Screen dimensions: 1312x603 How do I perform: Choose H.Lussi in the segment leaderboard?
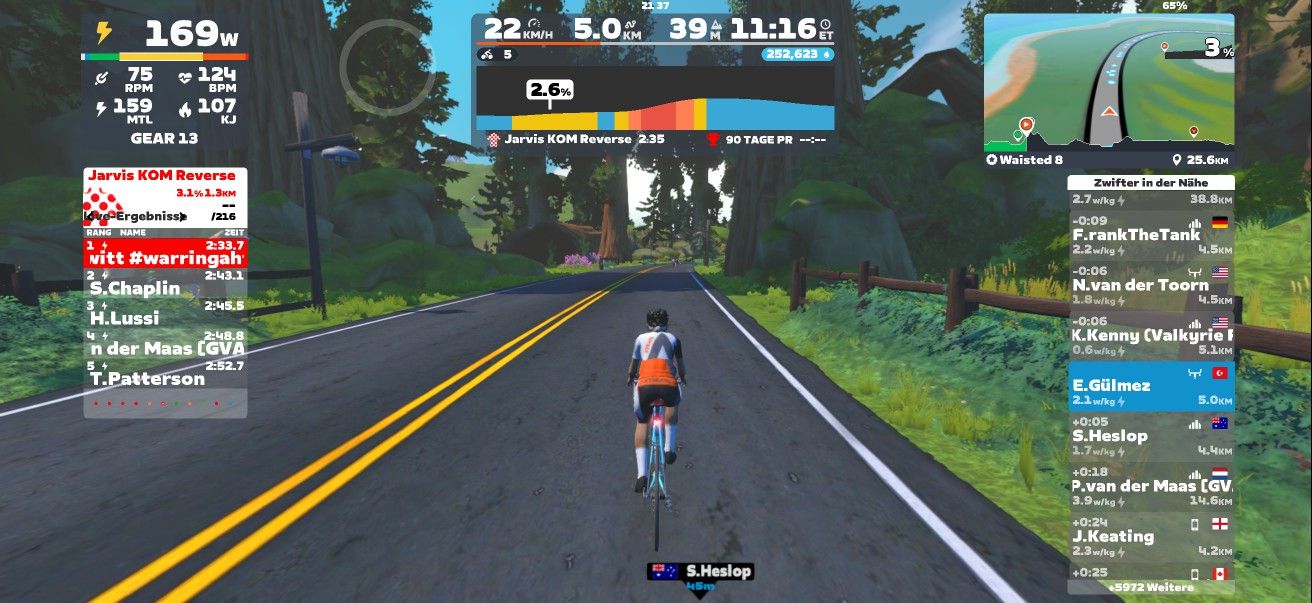point(165,313)
